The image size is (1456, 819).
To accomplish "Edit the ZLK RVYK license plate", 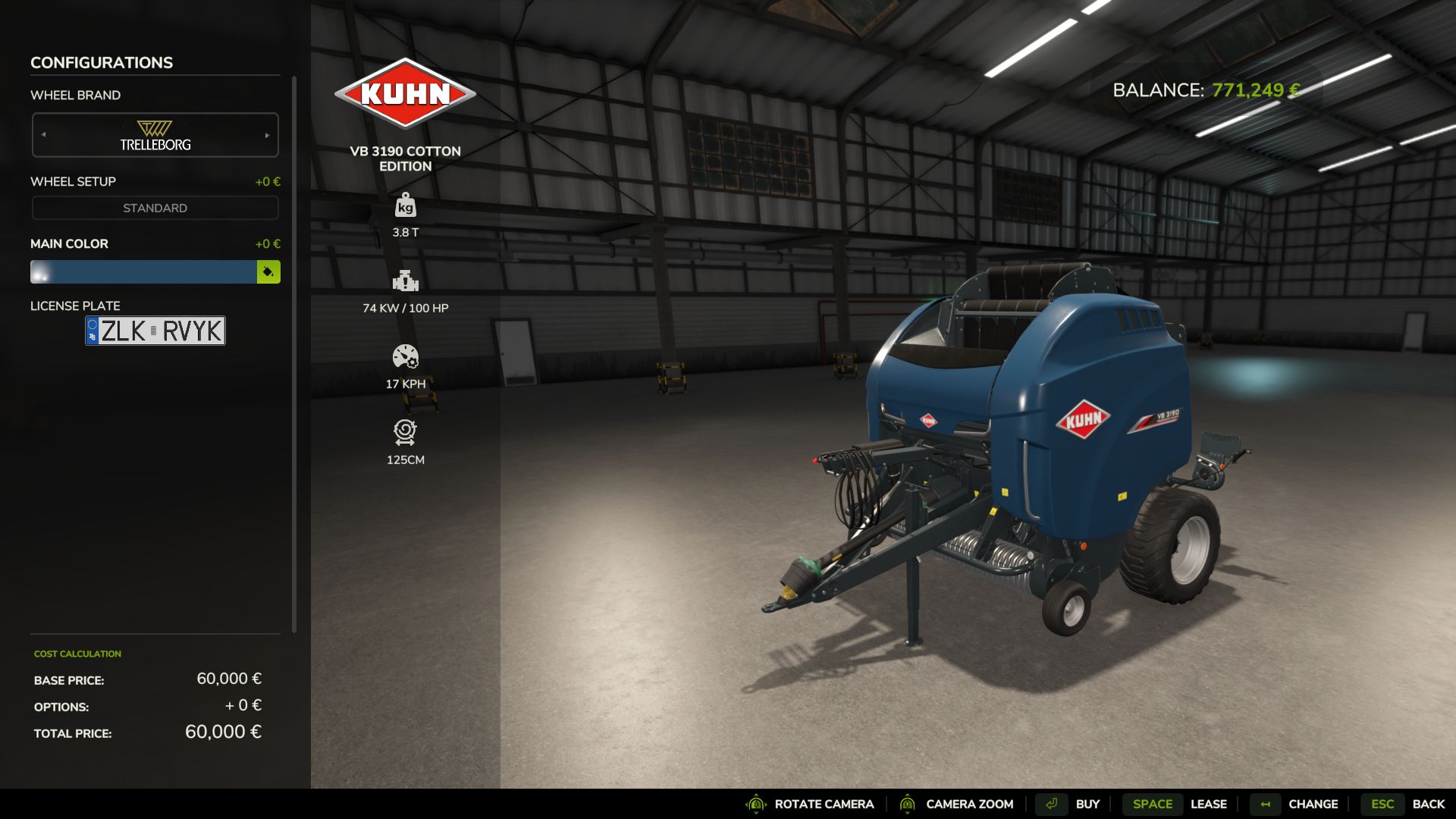I will 155,331.
